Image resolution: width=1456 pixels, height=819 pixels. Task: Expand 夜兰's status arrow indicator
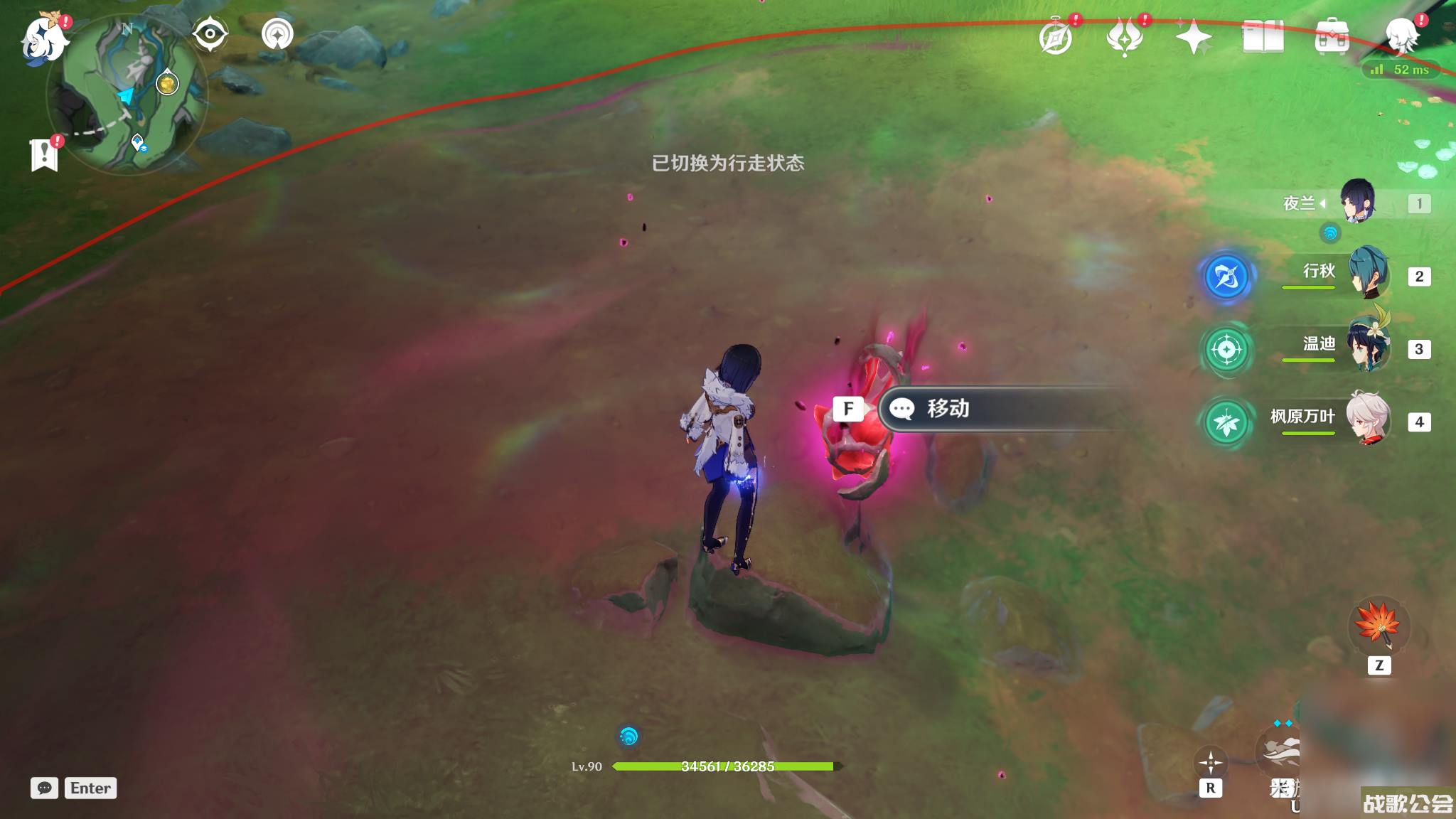pyautogui.click(x=1323, y=204)
